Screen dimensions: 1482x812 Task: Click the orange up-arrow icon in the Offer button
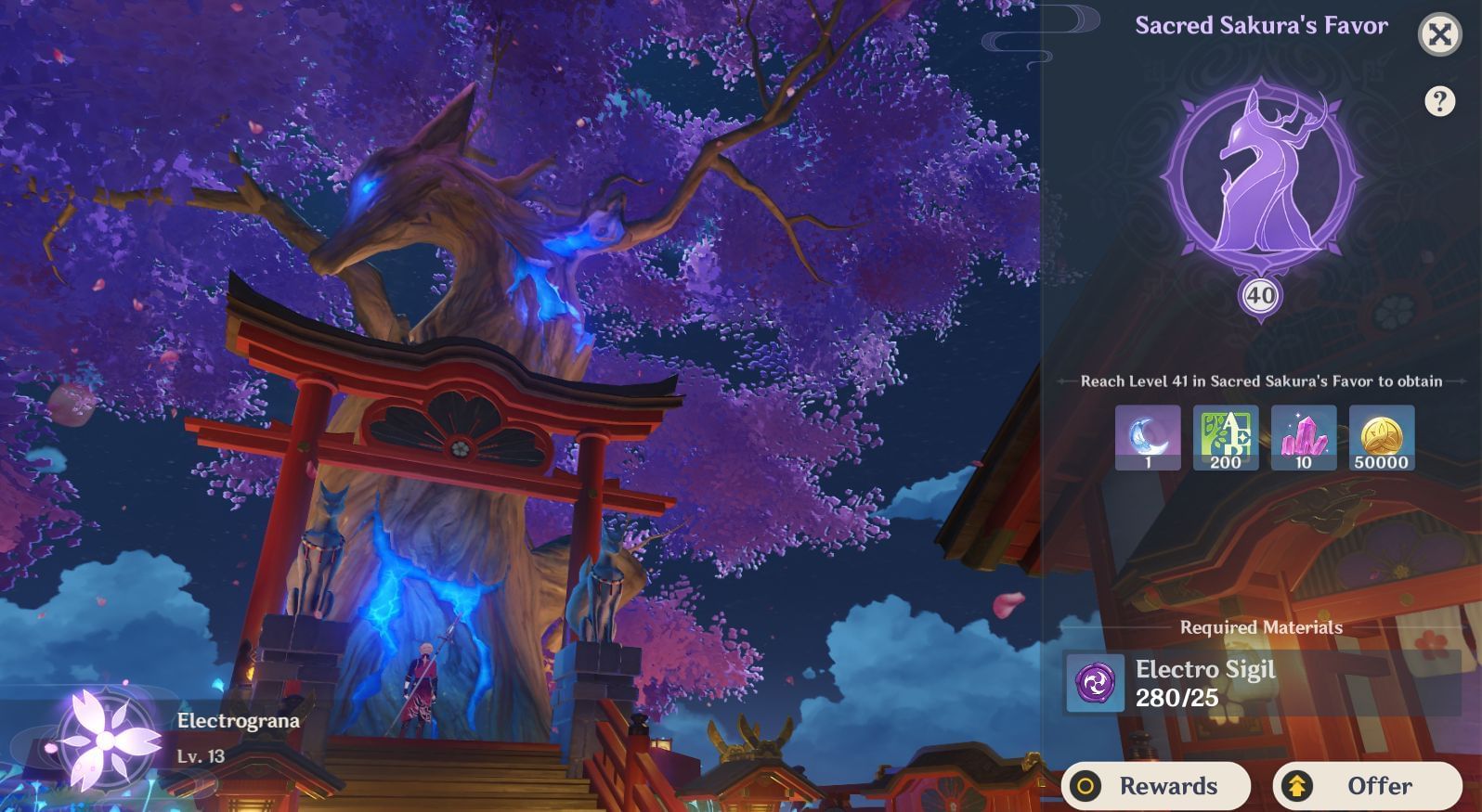pyautogui.click(x=1295, y=785)
